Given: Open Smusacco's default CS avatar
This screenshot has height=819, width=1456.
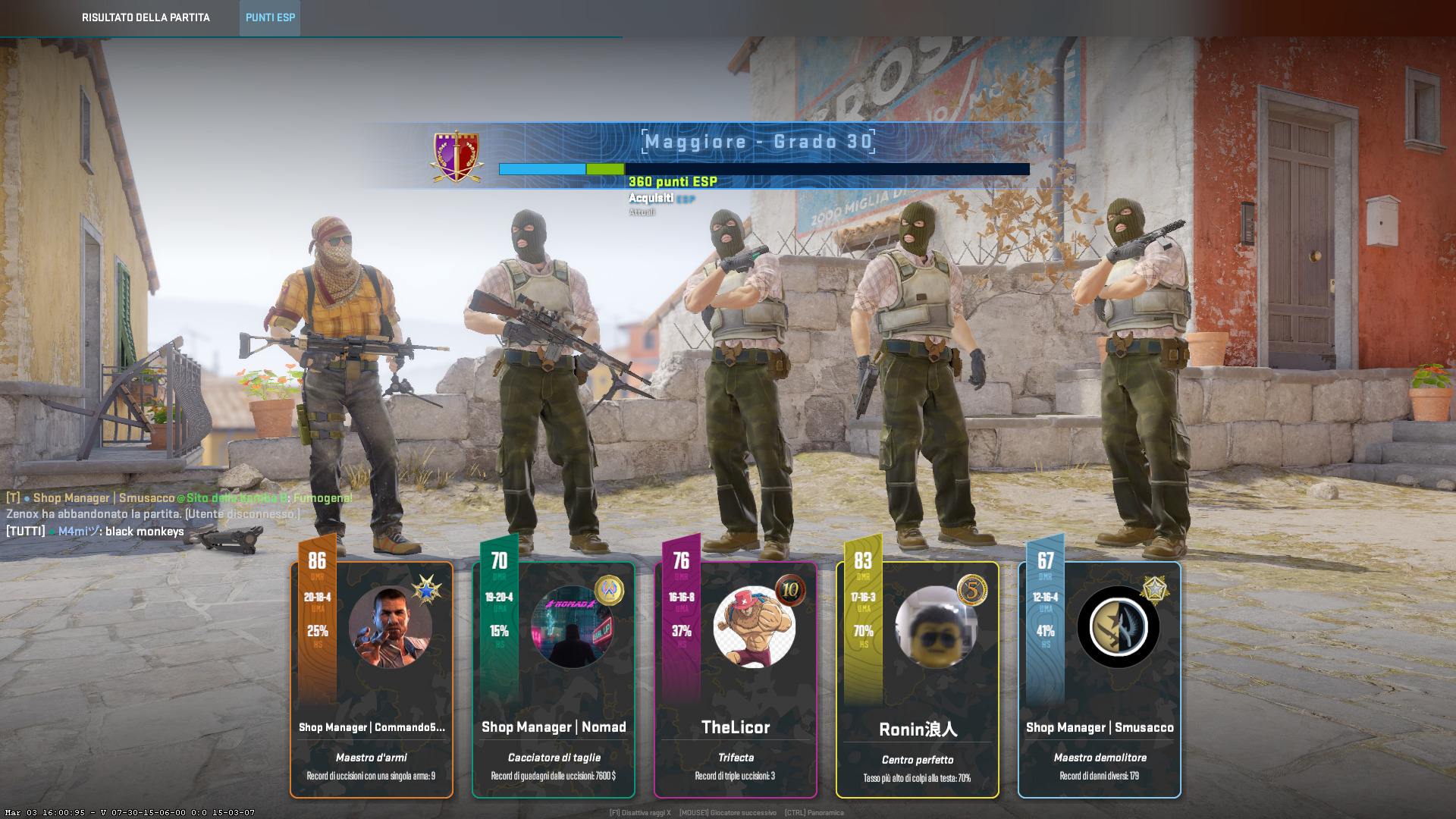Looking at the screenshot, I should click(x=1118, y=627).
